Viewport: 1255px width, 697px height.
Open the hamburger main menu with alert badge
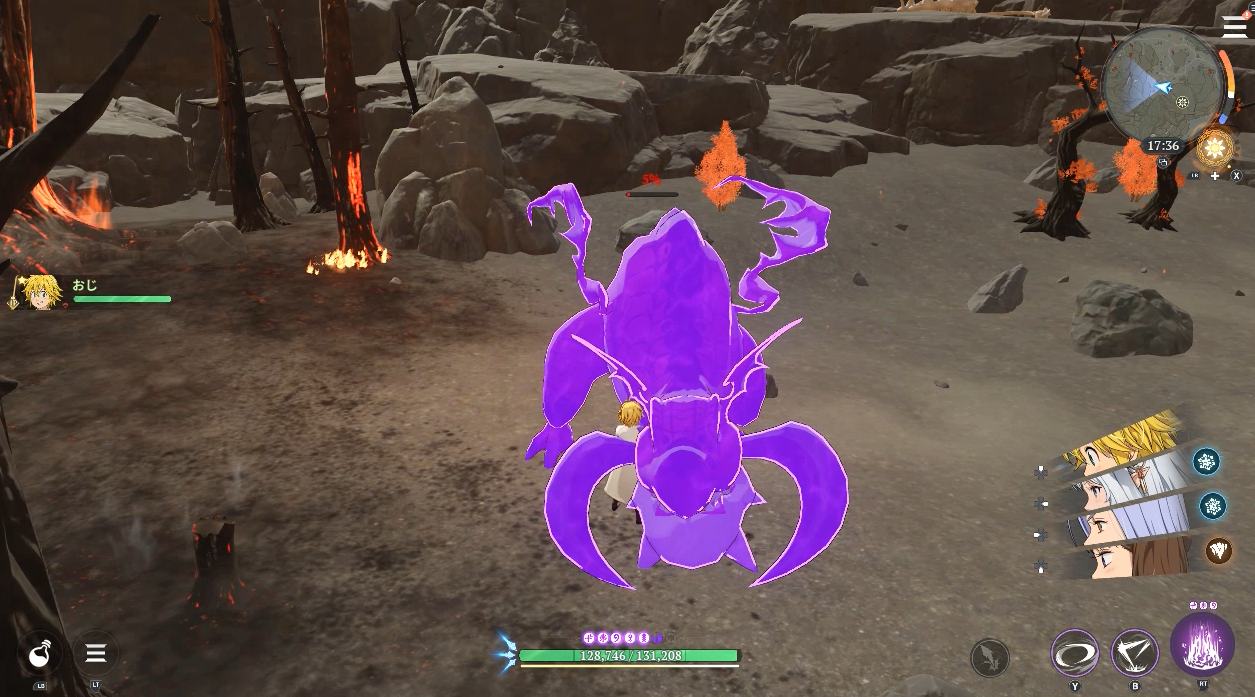1235,26
